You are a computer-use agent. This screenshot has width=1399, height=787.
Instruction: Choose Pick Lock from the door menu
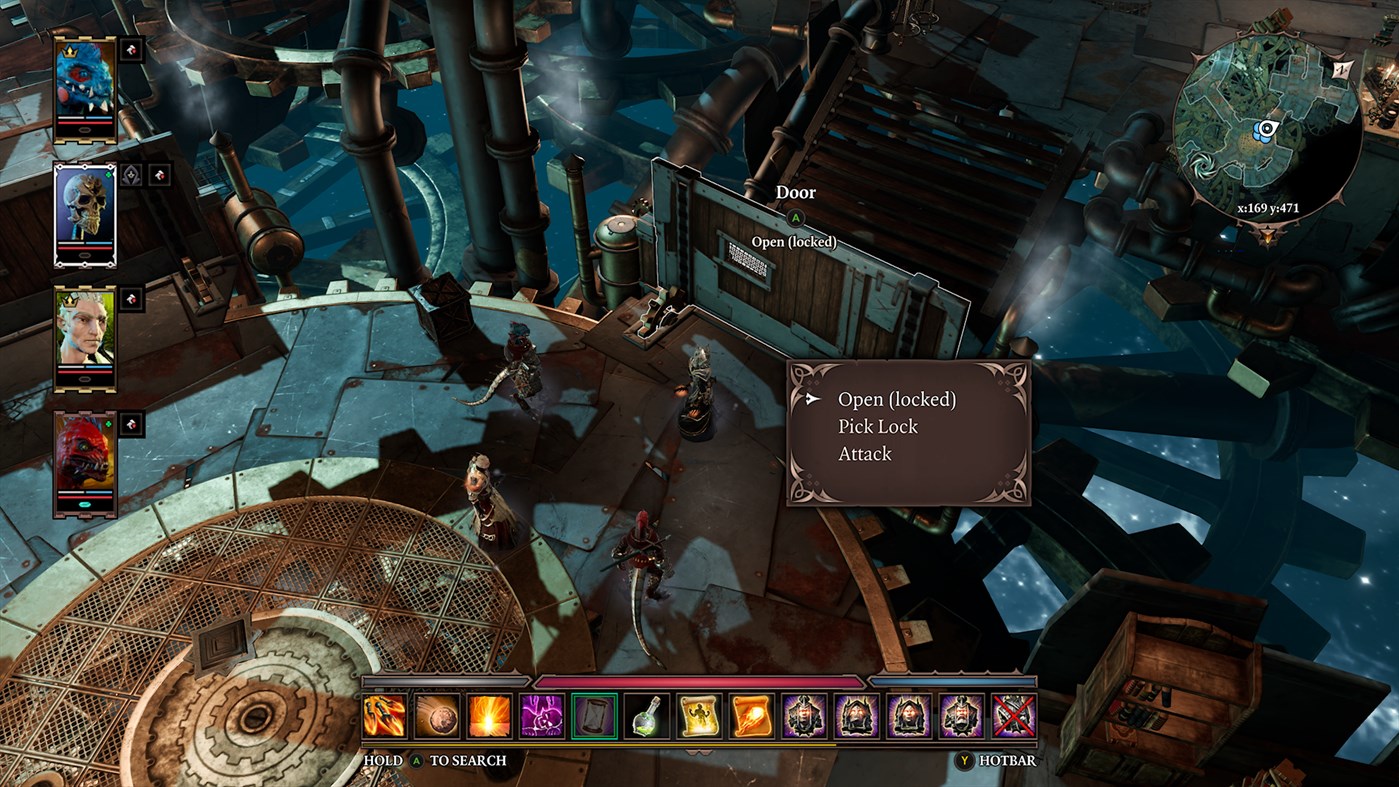(x=877, y=426)
